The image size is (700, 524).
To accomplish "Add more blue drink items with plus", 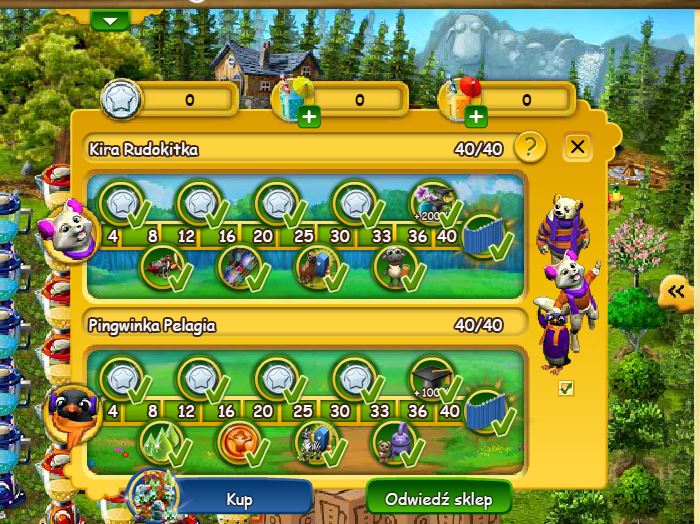I will tap(310, 118).
